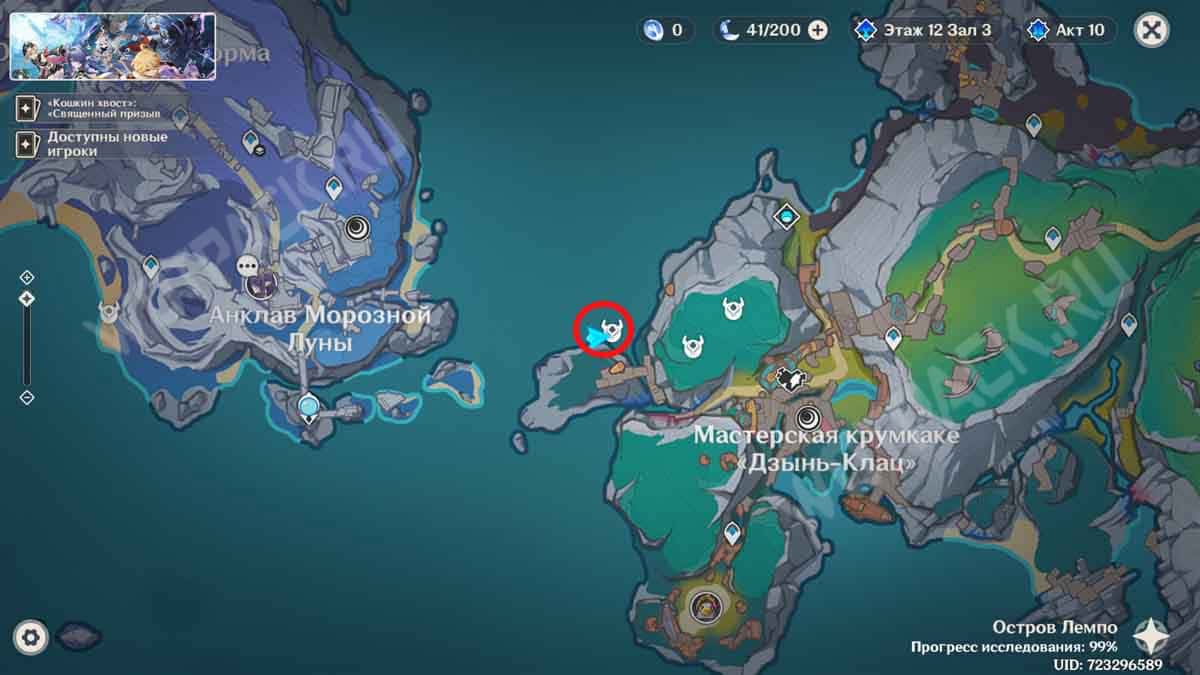Open the four-pointed star region menu
Screen dimensions: 1200x675
1152,634
